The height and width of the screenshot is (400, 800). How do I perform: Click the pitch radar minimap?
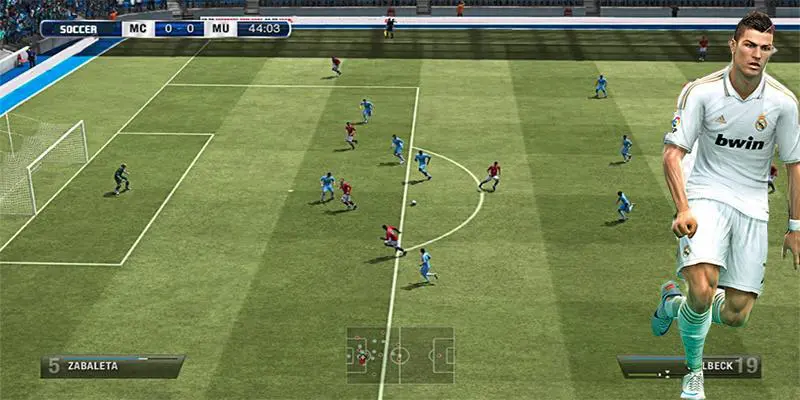click(x=400, y=355)
